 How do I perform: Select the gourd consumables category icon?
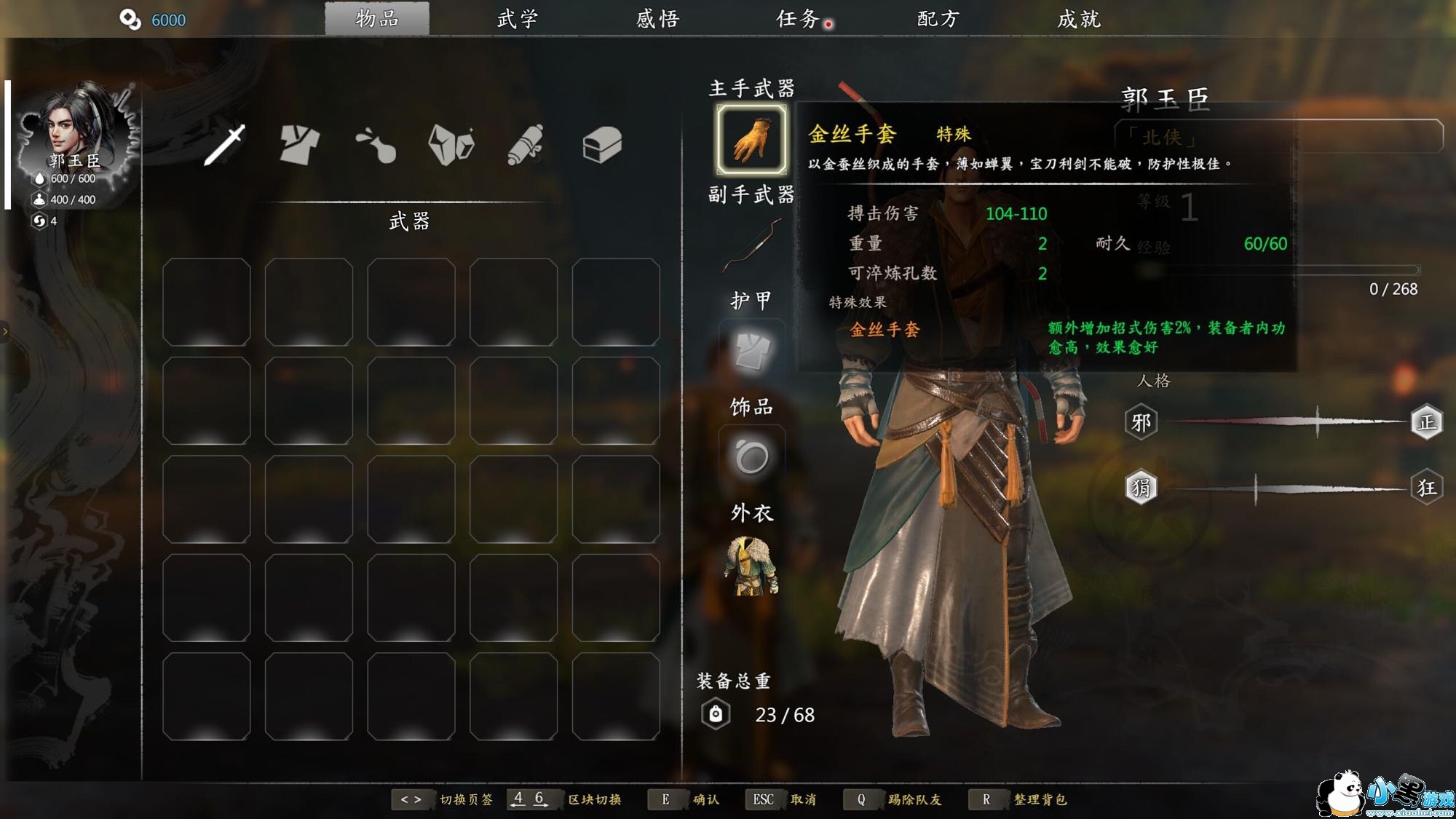376,144
